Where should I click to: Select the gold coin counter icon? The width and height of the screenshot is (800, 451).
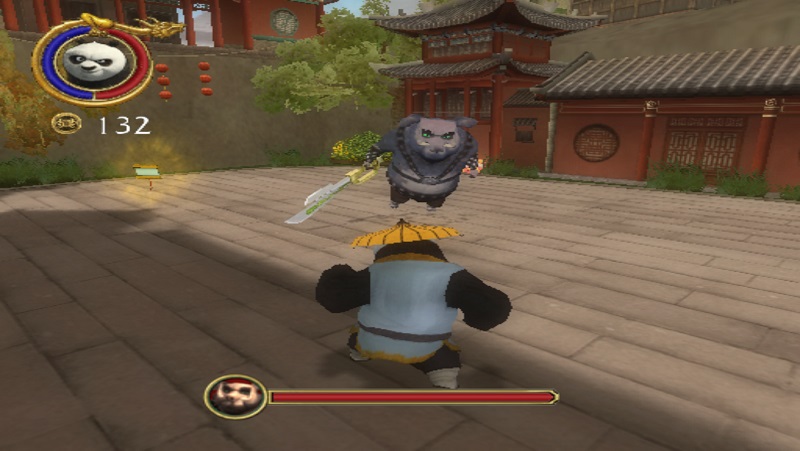pyautogui.click(x=67, y=124)
